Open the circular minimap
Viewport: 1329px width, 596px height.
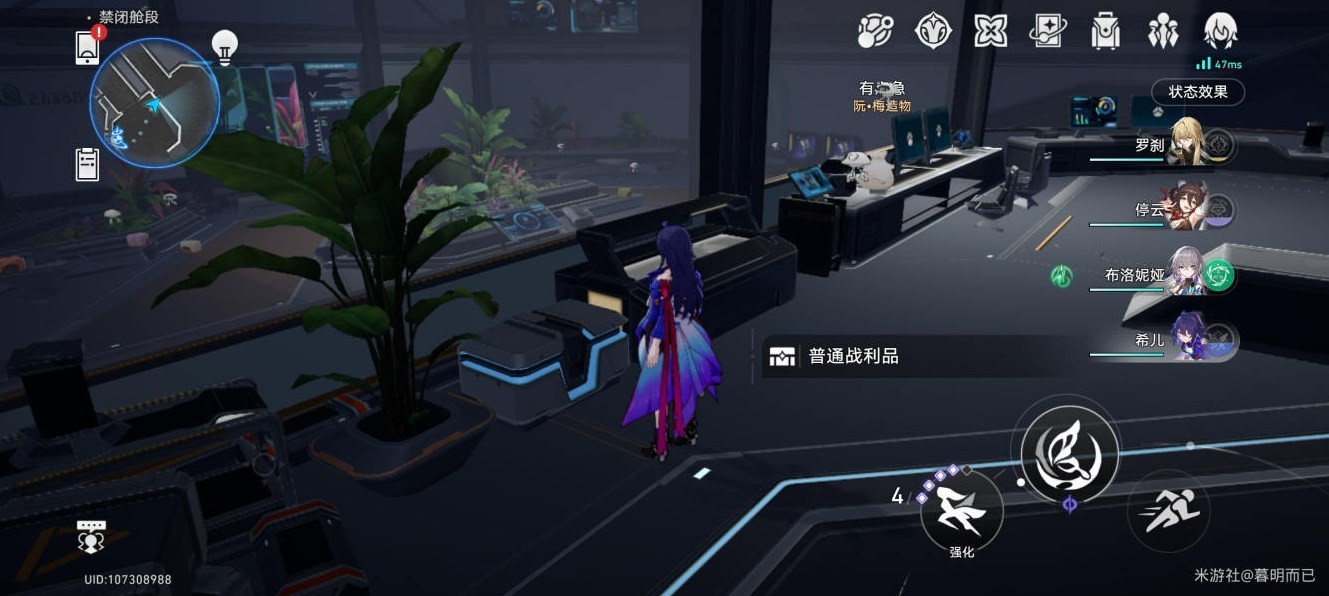point(154,101)
